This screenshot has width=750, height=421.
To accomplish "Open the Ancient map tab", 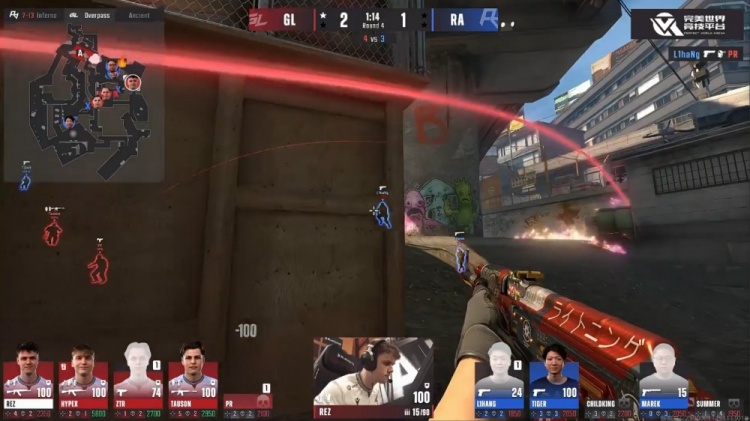I will pos(140,15).
